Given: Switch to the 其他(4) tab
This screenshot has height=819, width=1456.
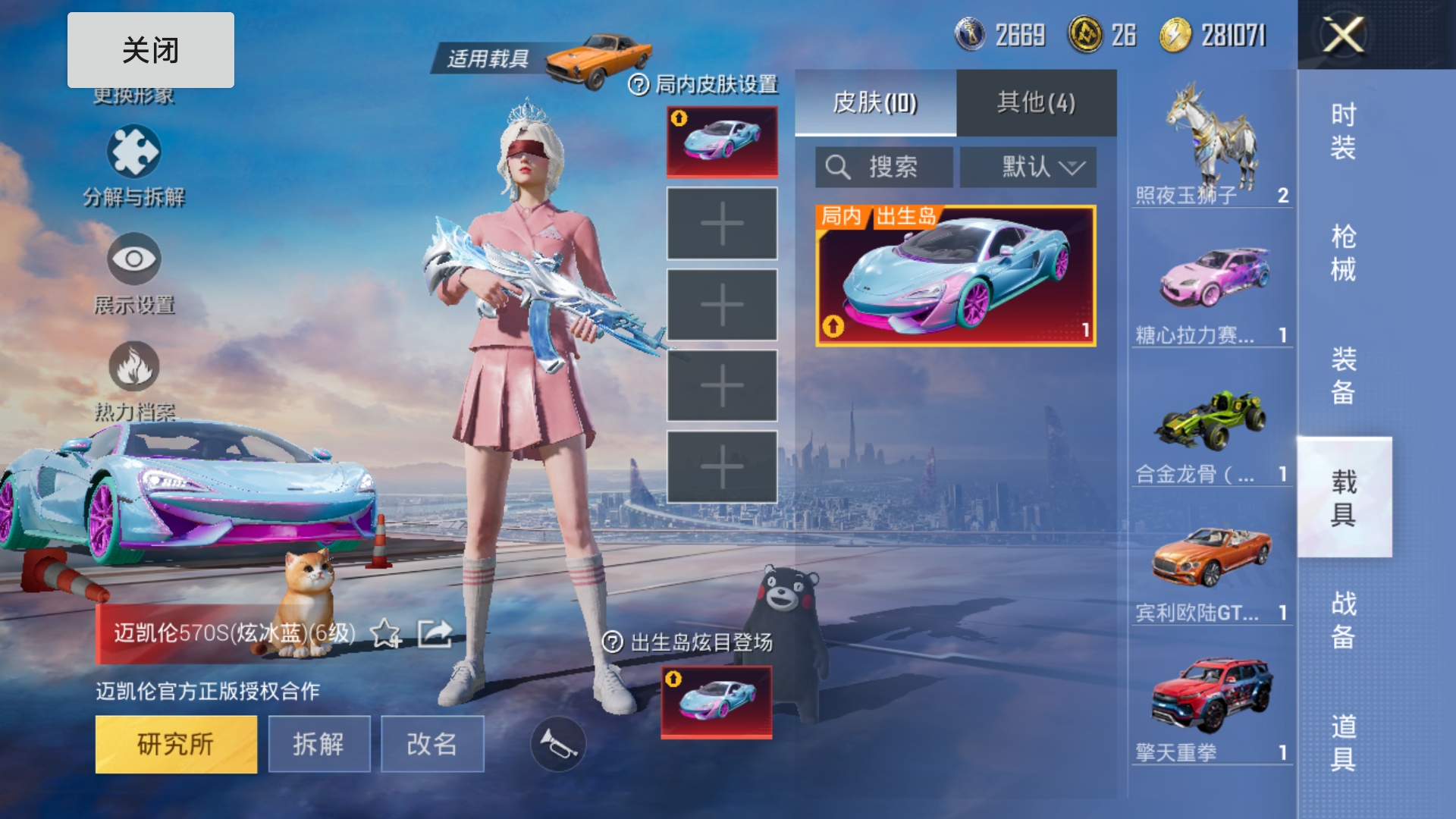Looking at the screenshot, I should tap(1036, 102).
